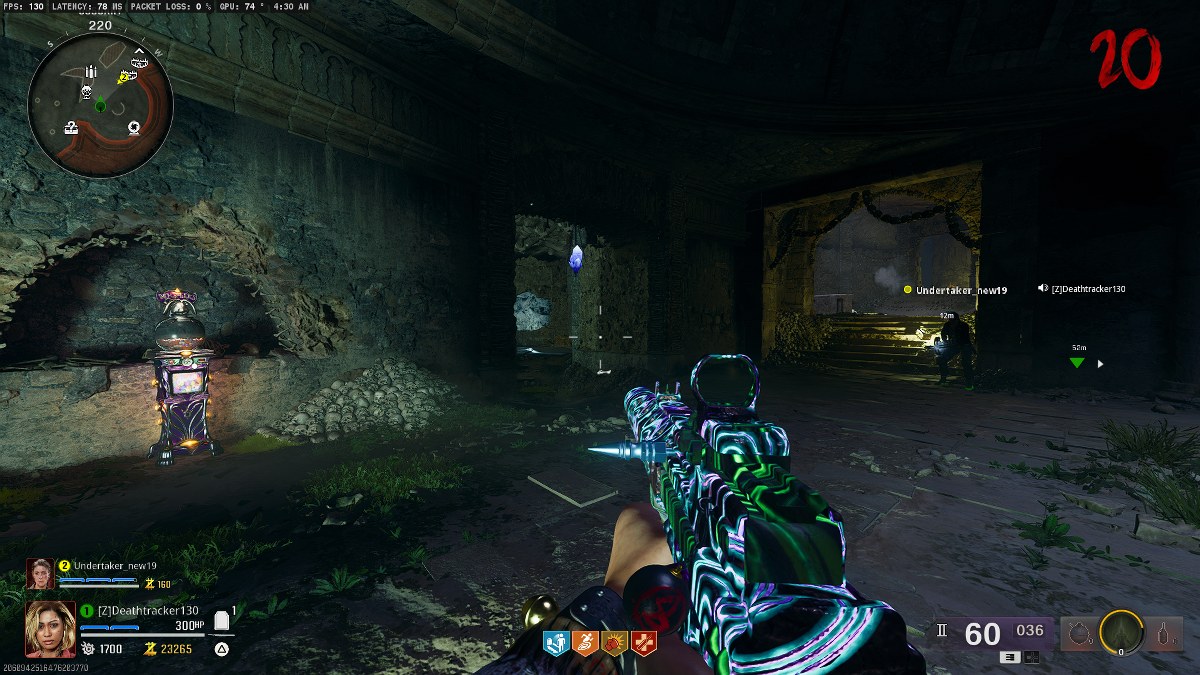Click the ammo bullets marker on the minimap
This screenshot has width=1200, height=675.
coord(92,71)
